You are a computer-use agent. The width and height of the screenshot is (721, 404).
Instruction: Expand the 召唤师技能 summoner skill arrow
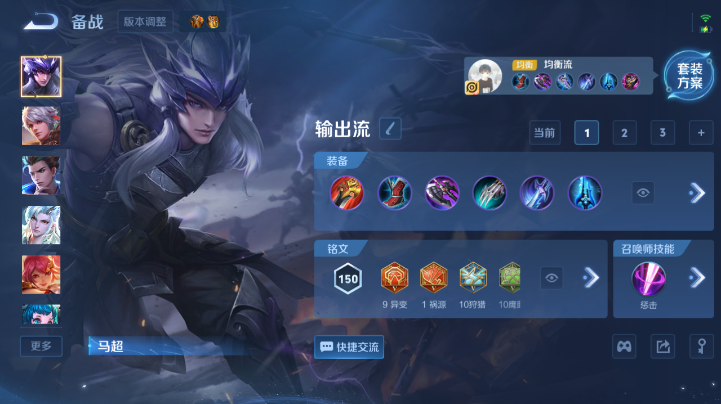pos(697,277)
